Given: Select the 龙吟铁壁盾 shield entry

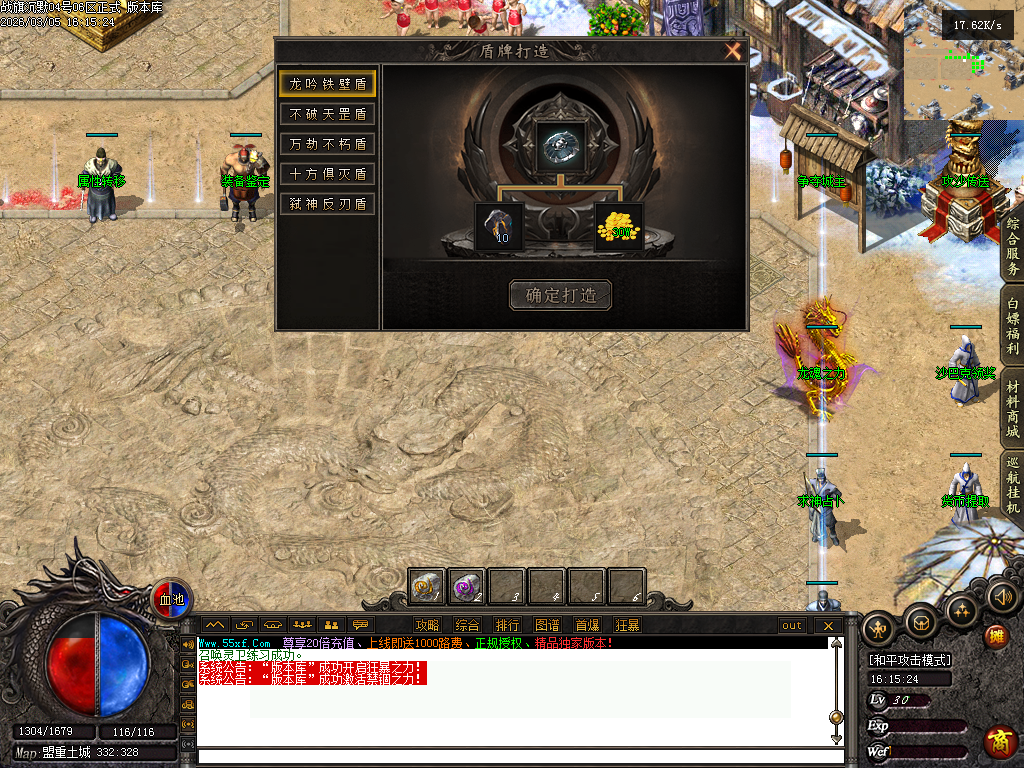Looking at the screenshot, I should [x=327, y=84].
